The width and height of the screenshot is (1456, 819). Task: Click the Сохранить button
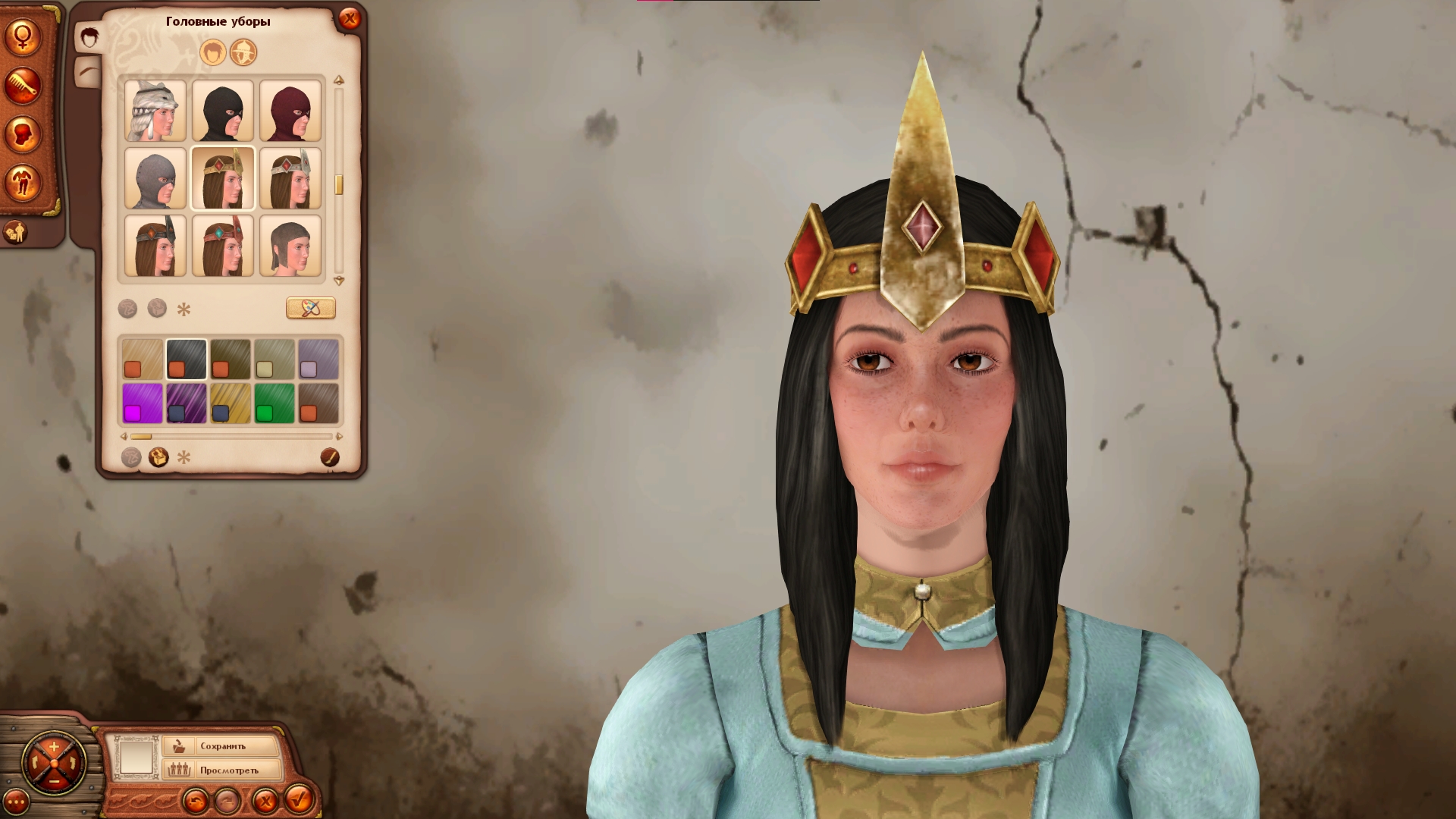(x=222, y=745)
